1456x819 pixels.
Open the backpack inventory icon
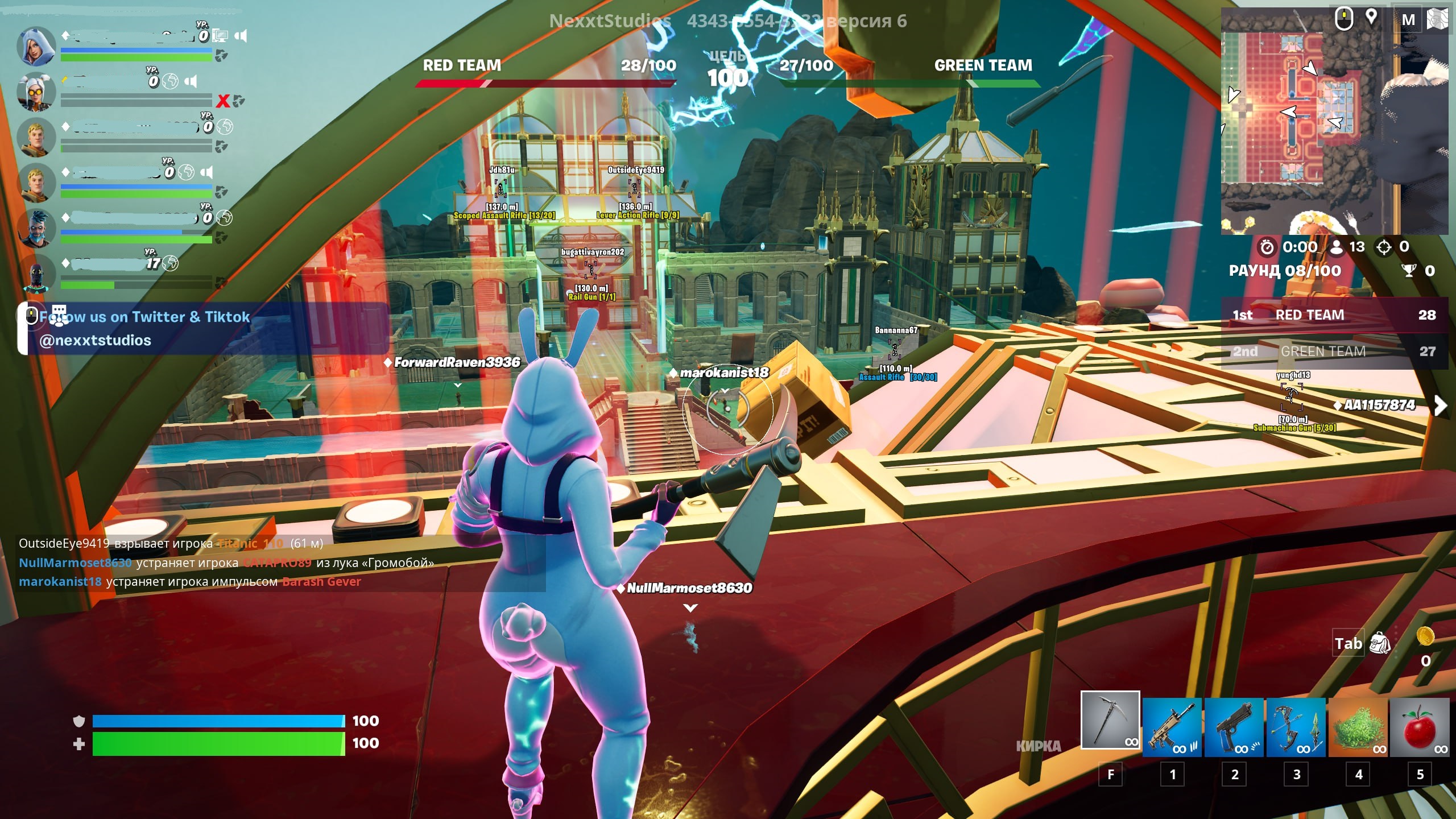coord(1380,643)
